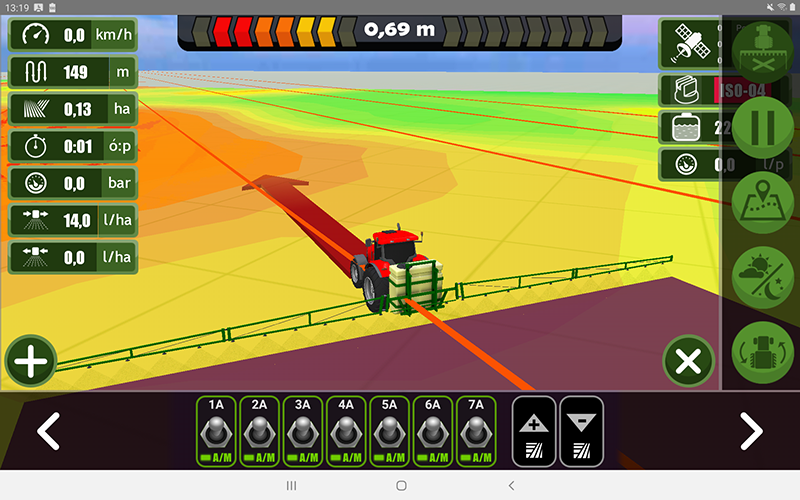
Task: Increase sections with the plus triangle button
Action: (534, 431)
